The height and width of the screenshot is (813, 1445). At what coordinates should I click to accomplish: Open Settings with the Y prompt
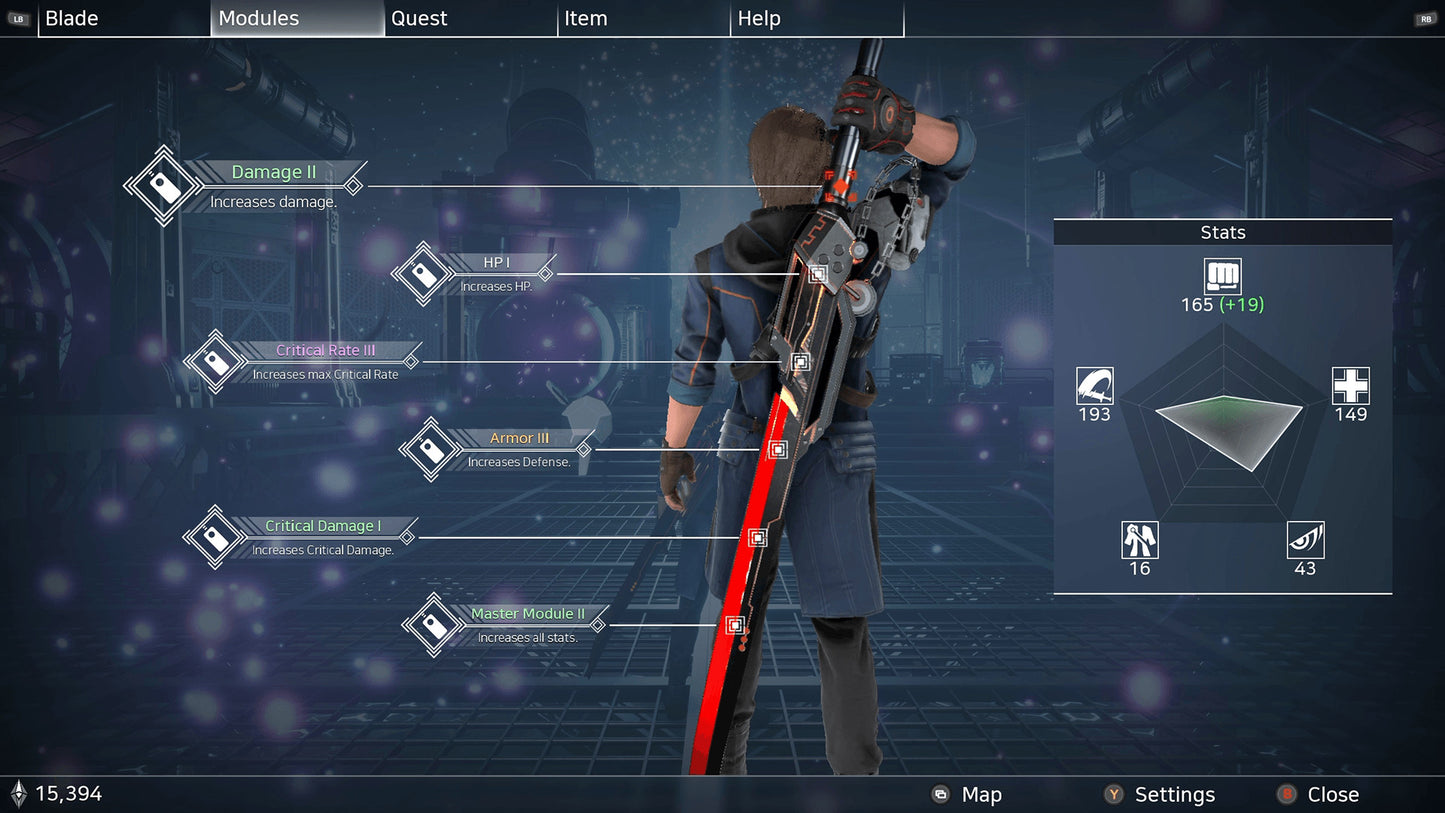1174,794
